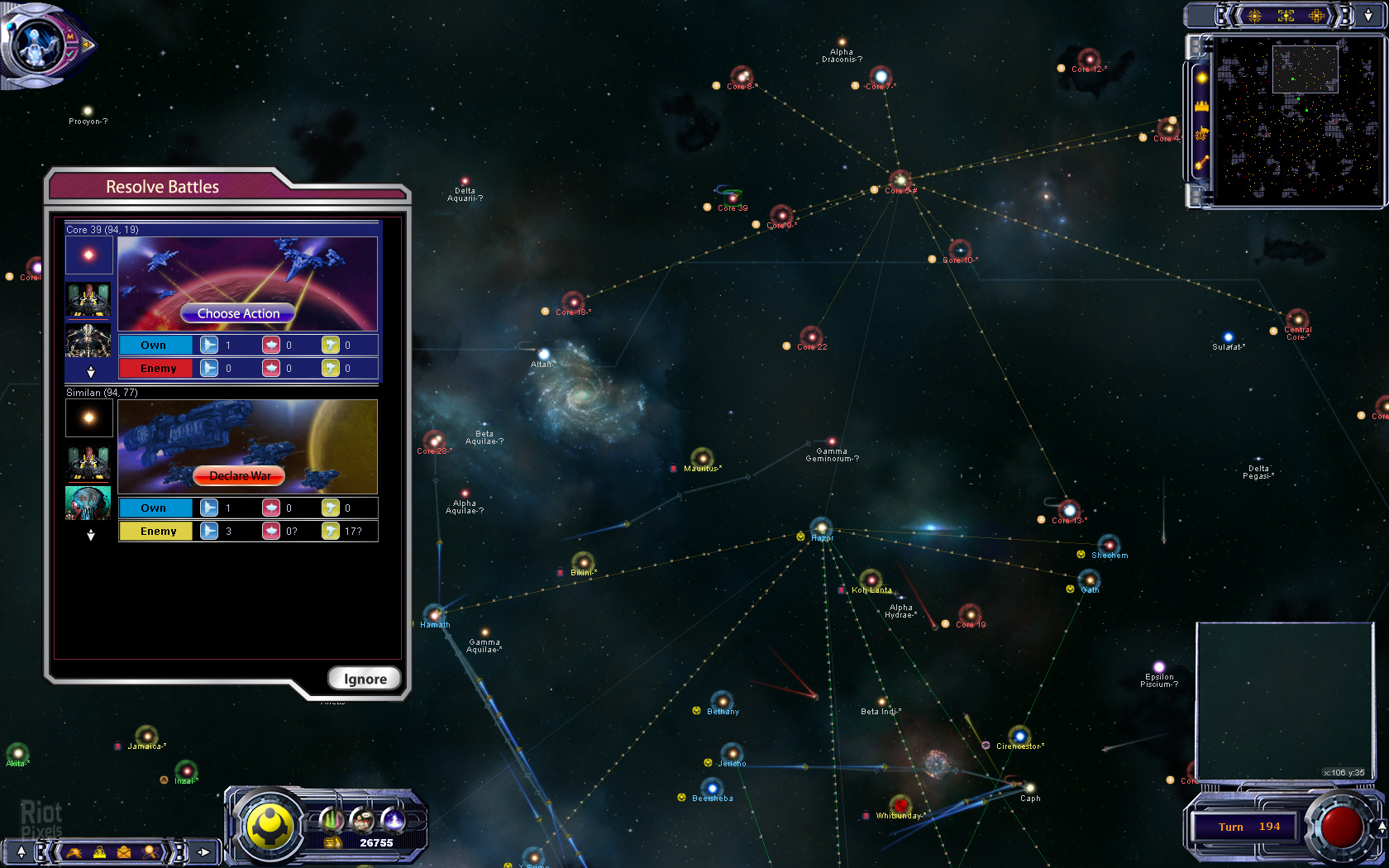The width and height of the screenshot is (1389, 868).
Task: Ignore the pending battles
Action: pos(365,679)
